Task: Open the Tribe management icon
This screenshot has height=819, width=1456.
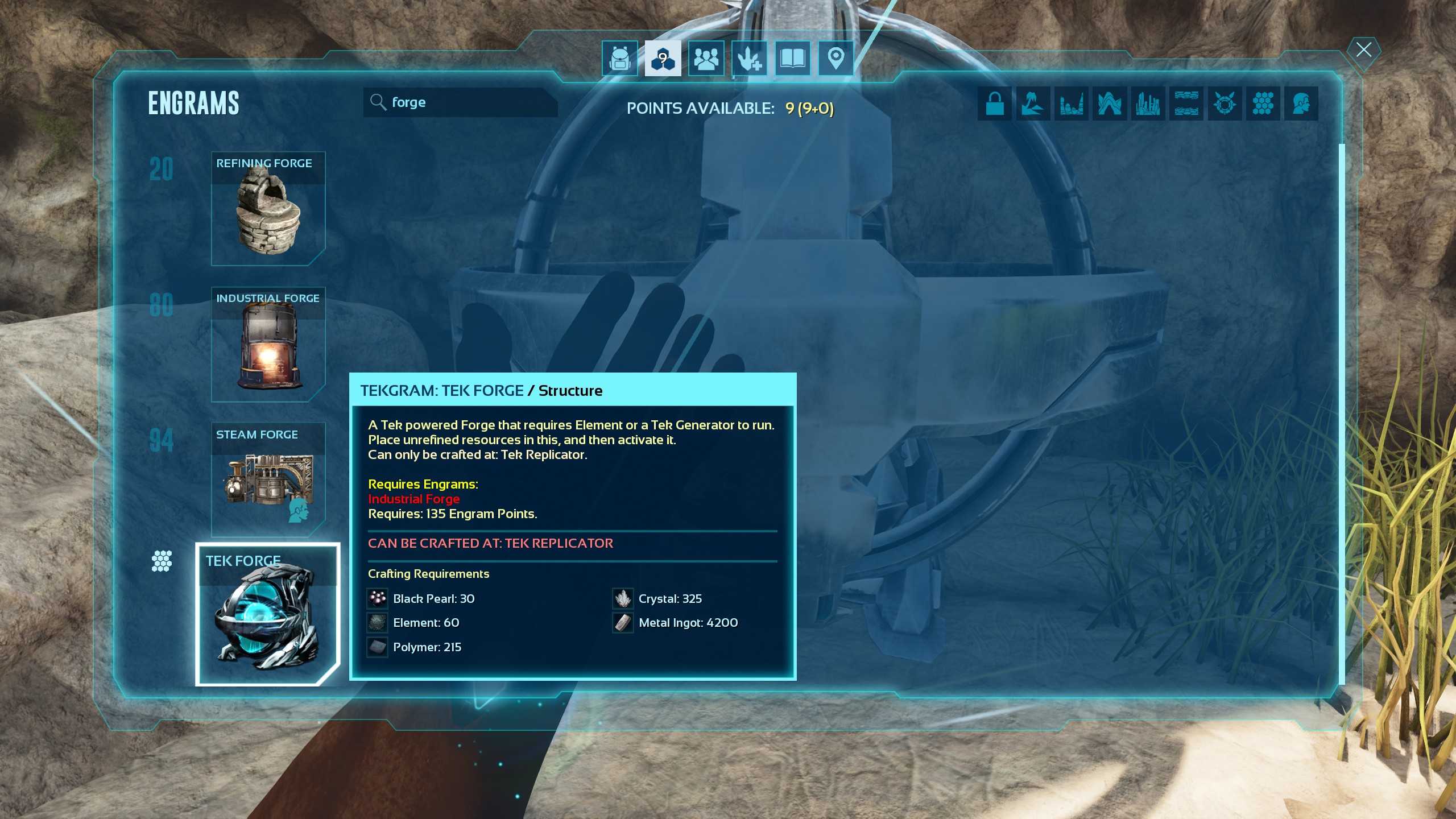Action: click(706, 57)
